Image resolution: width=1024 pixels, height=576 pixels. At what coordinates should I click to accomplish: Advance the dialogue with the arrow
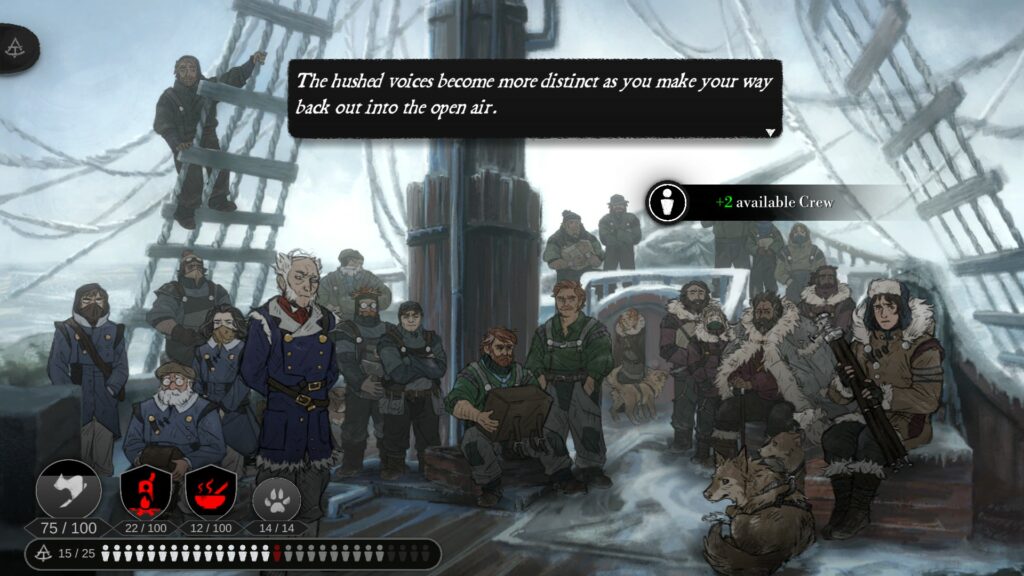point(770,132)
